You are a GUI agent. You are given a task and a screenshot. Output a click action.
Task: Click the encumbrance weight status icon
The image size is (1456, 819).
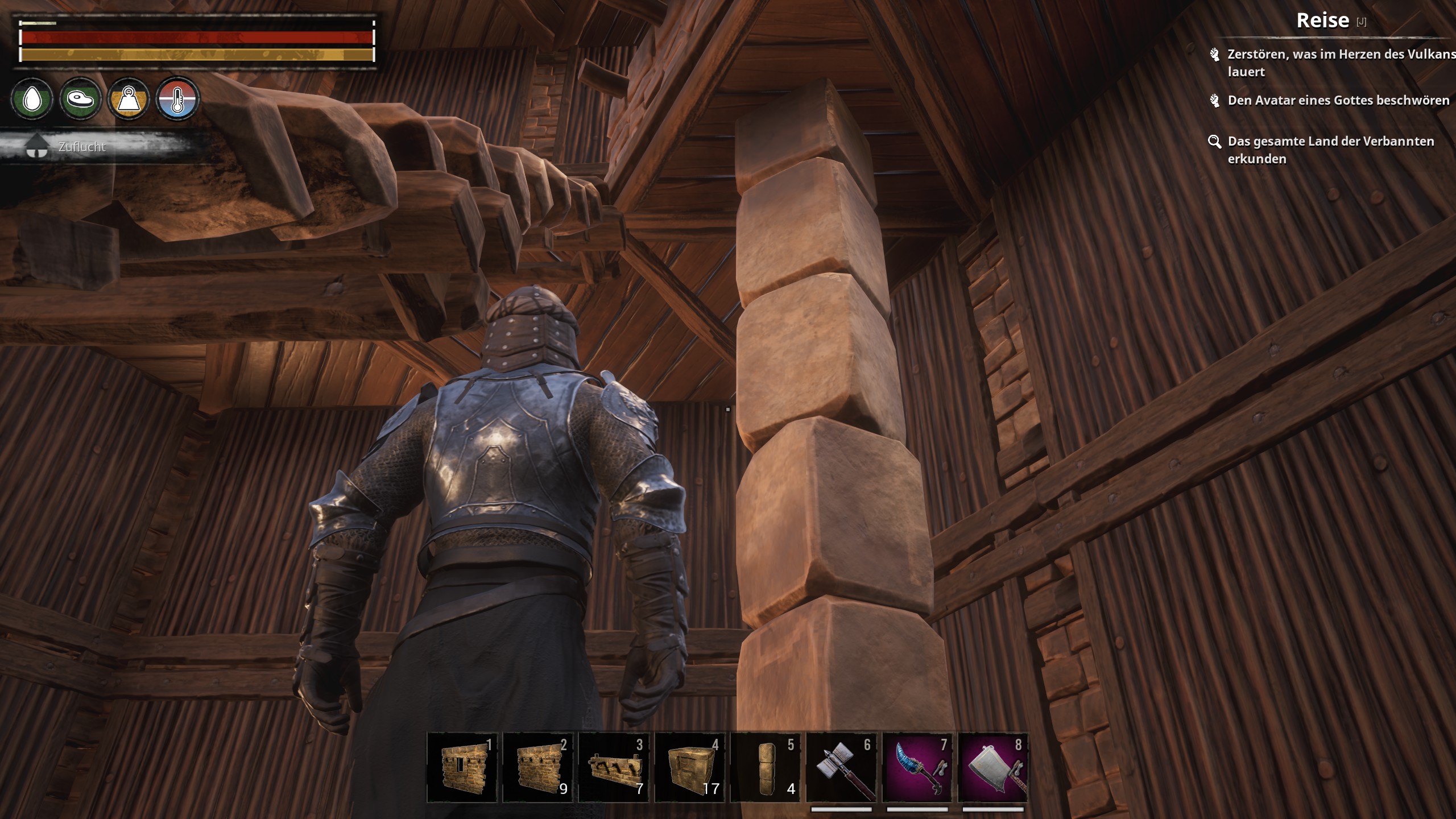[x=129, y=100]
